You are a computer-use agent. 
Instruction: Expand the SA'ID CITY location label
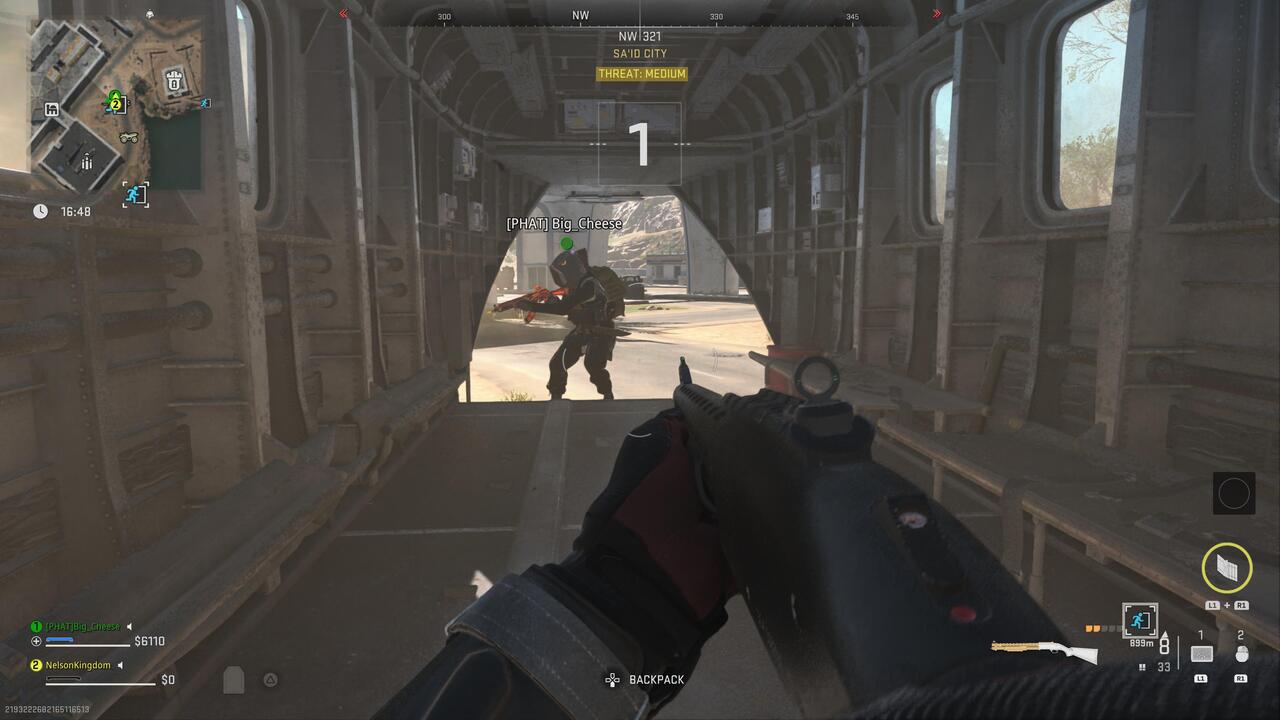tap(639, 53)
